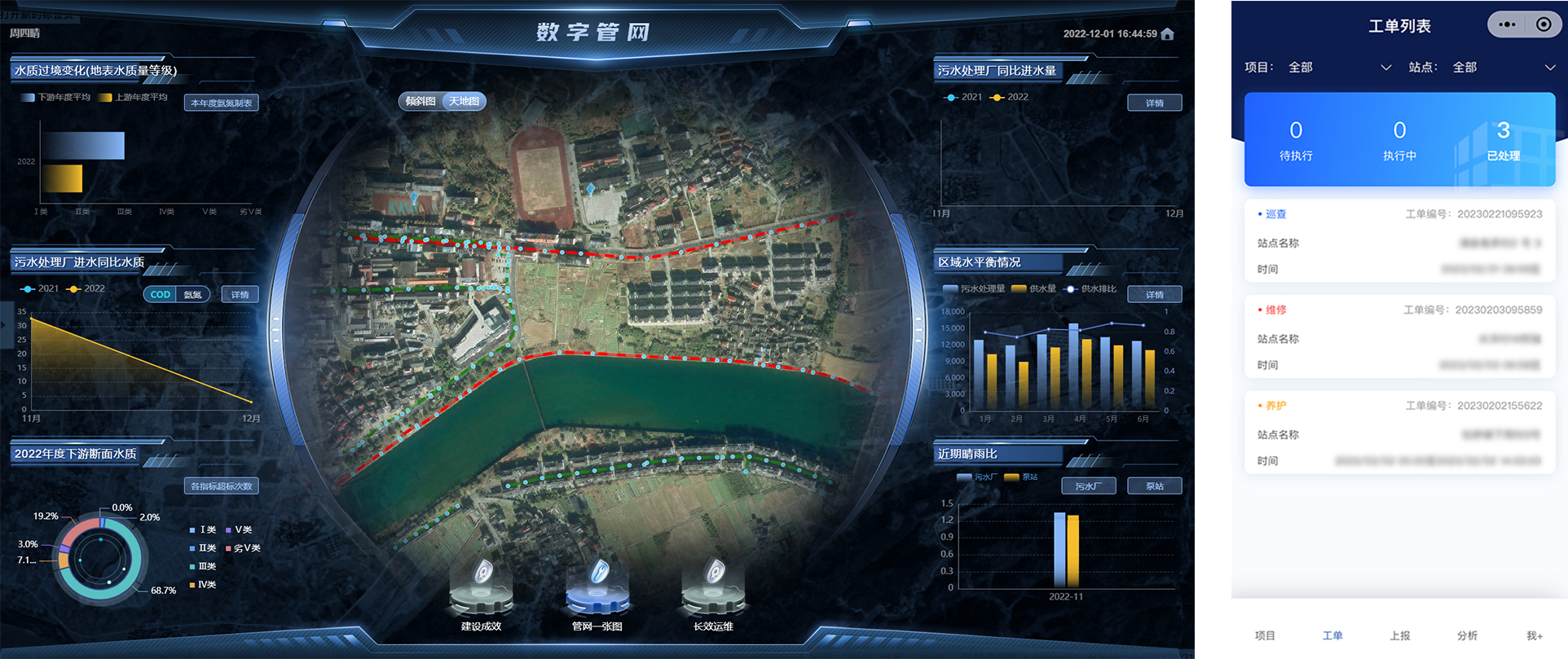This screenshot has width=1568, height=659.
Task: Click the 污水厂 legend button under 近期晴雨比
Action: tap(1088, 485)
